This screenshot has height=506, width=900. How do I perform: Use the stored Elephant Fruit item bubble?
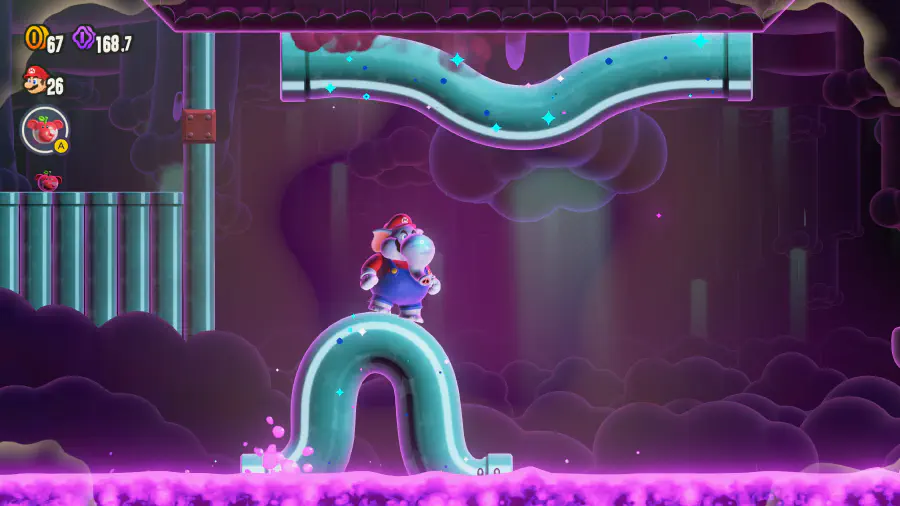coord(45,130)
